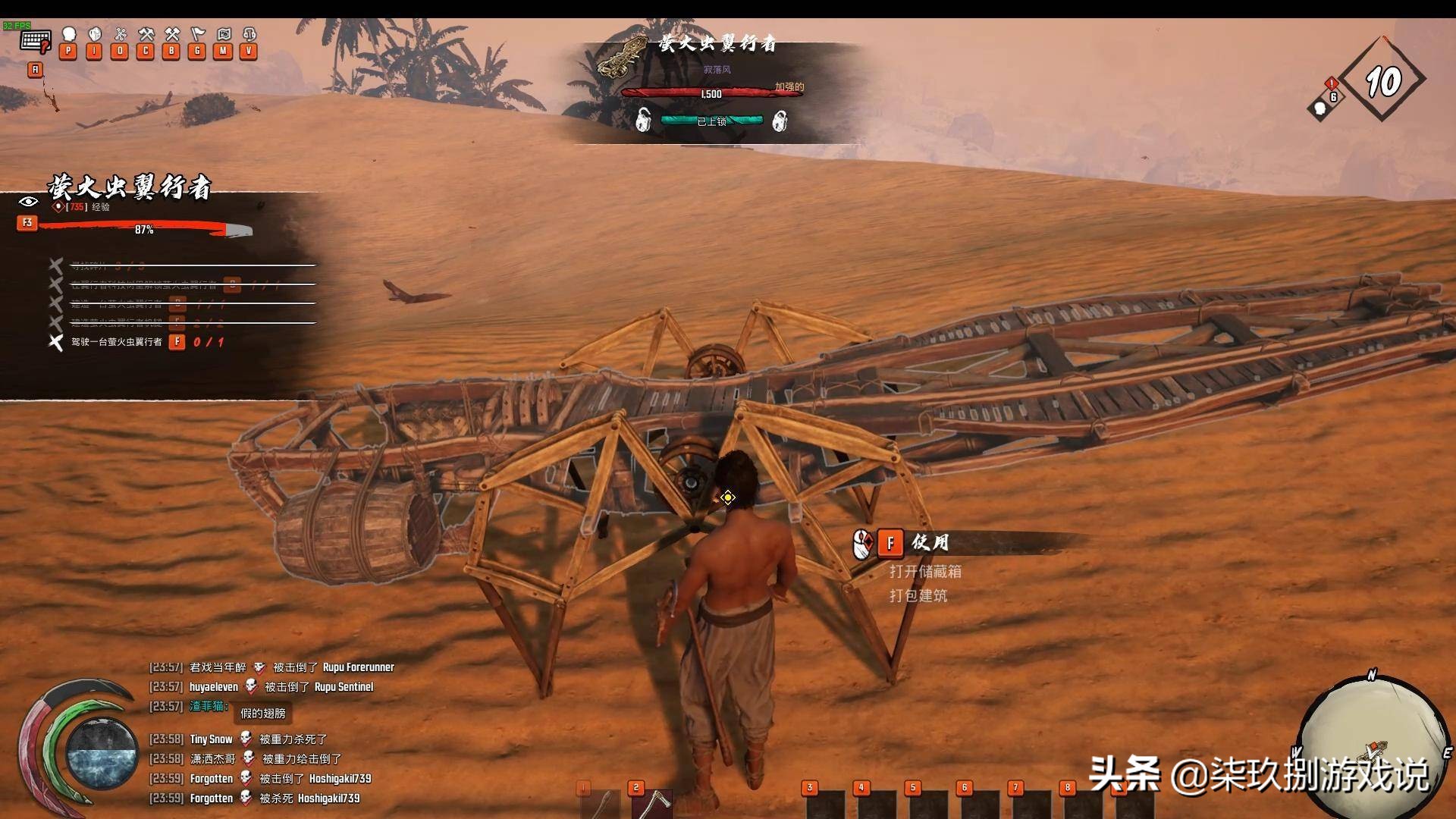This screenshot has height=819, width=1456.
Task: Choose the 打开储藏箱 open storage option
Action: pos(925,571)
